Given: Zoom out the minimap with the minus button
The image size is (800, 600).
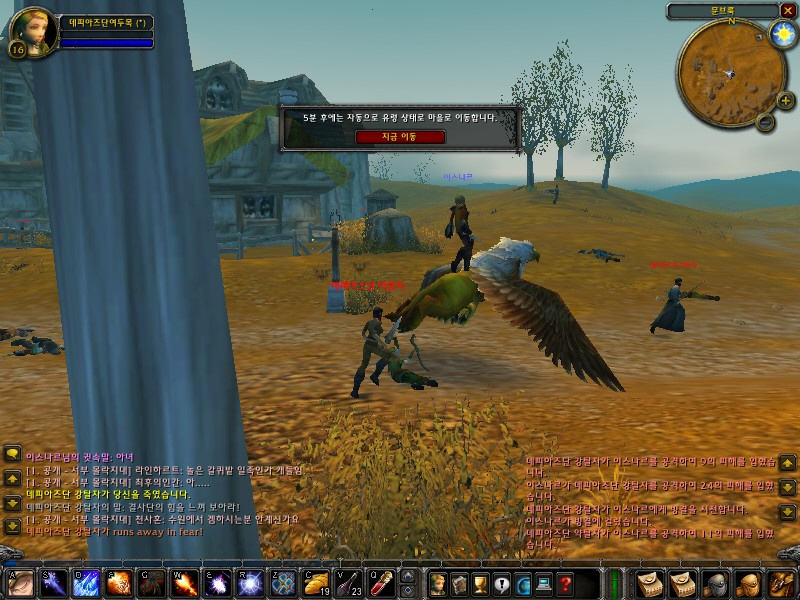Looking at the screenshot, I should coord(765,123).
